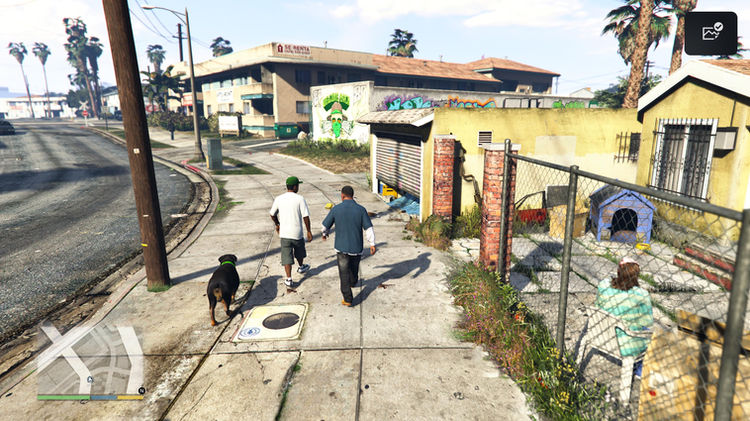Click the image overlay button
The width and height of the screenshot is (750, 421).
(711, 33)
